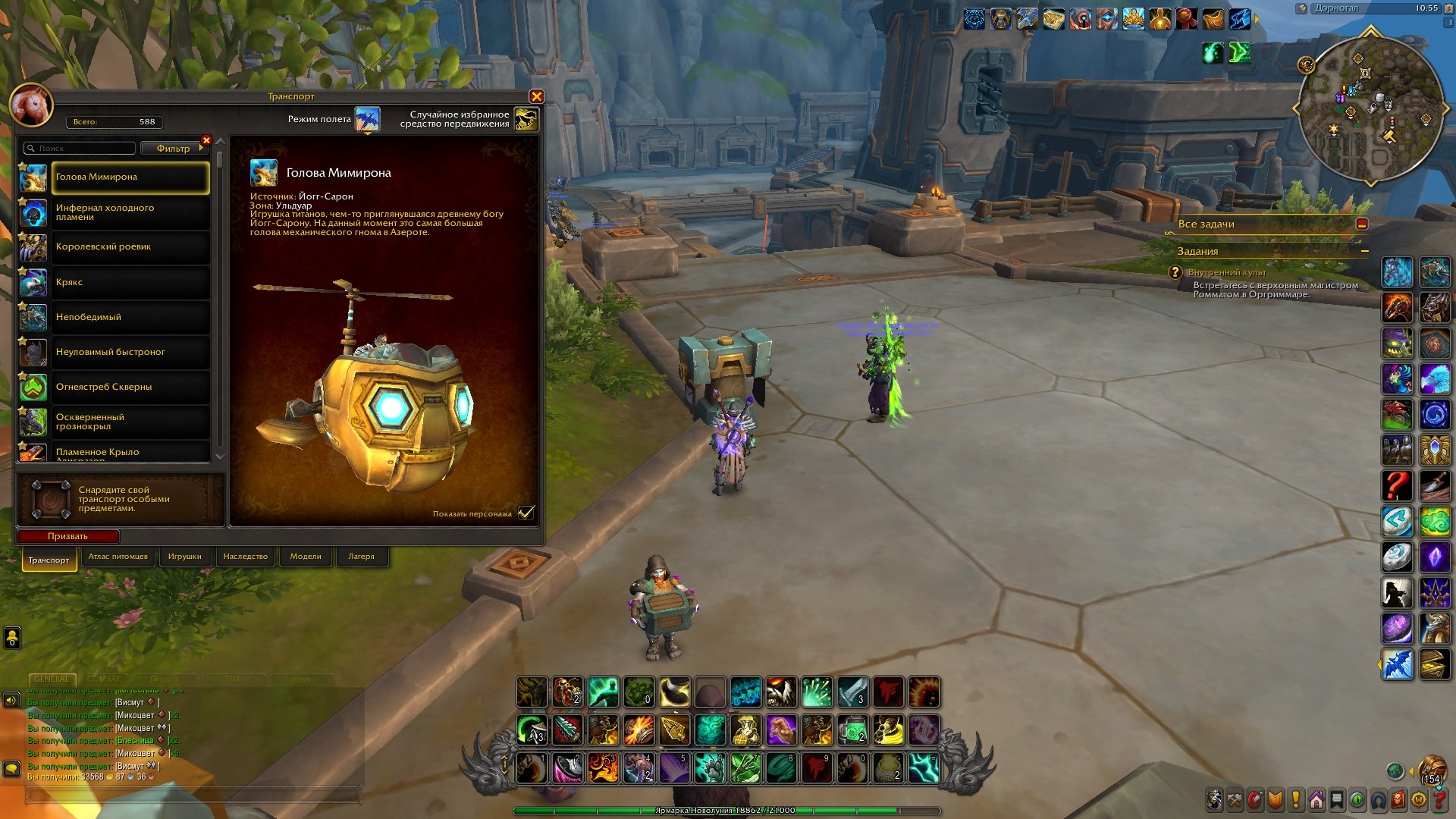Toggle the Показать персонажа checkbox
1456x819 pixels.
pyautogui.click(x=526, y=513)
